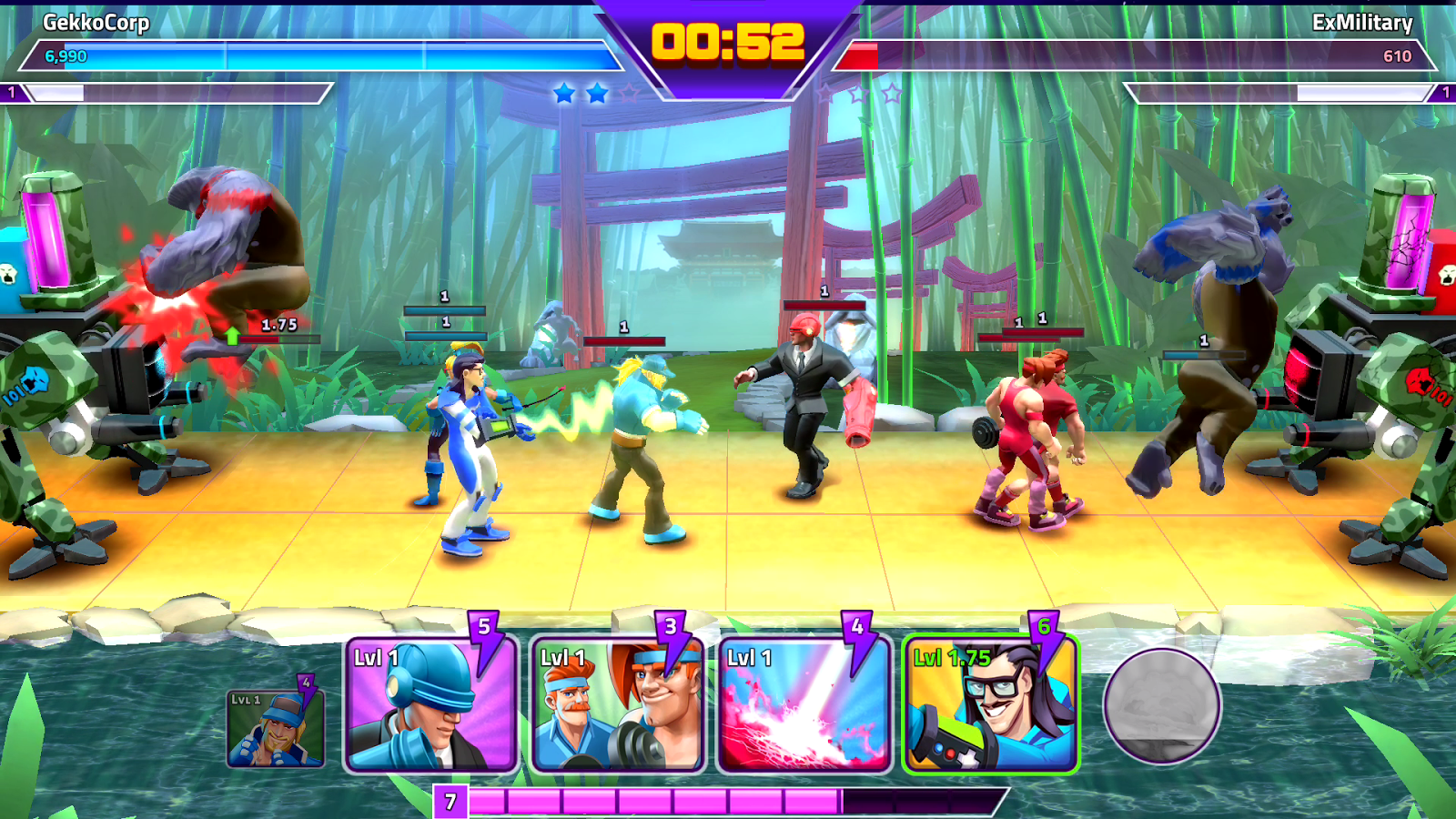Tap the match timer showing 00:52
The height and width of the screenshot is (819, 1456).
tap(728, 43)
